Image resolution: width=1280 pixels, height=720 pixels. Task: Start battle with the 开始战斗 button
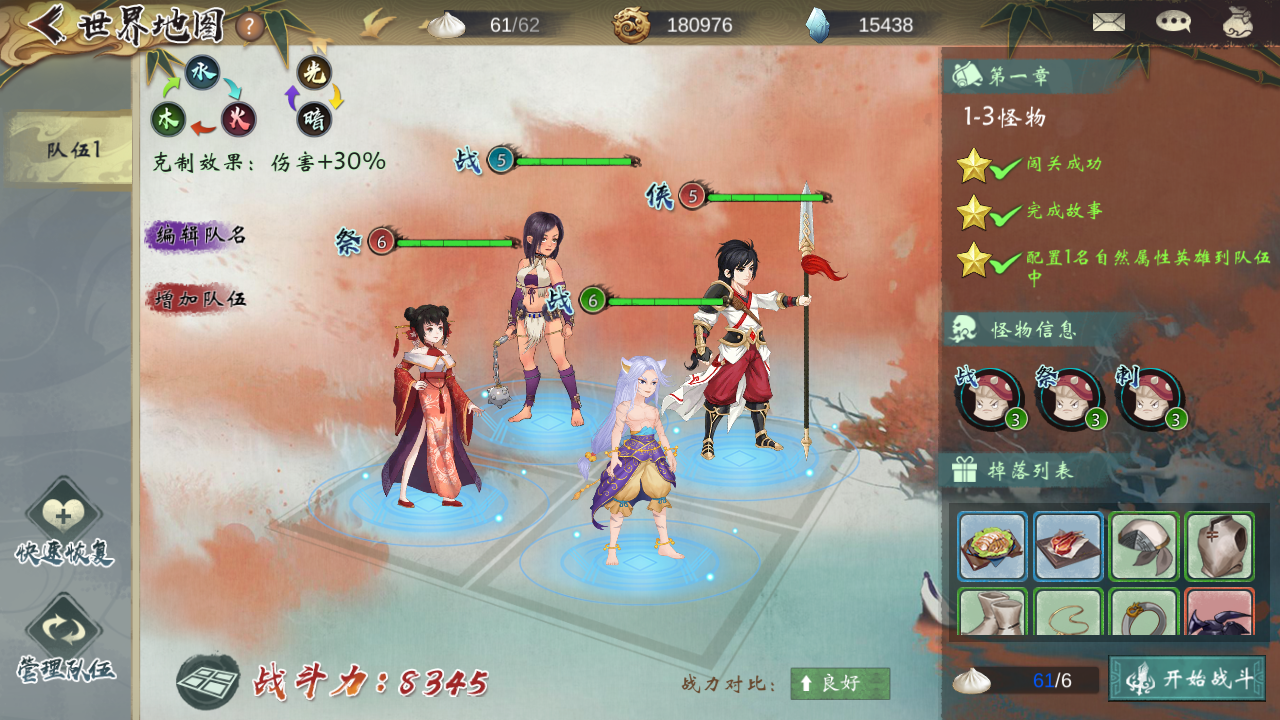[x=1187, y=679]
